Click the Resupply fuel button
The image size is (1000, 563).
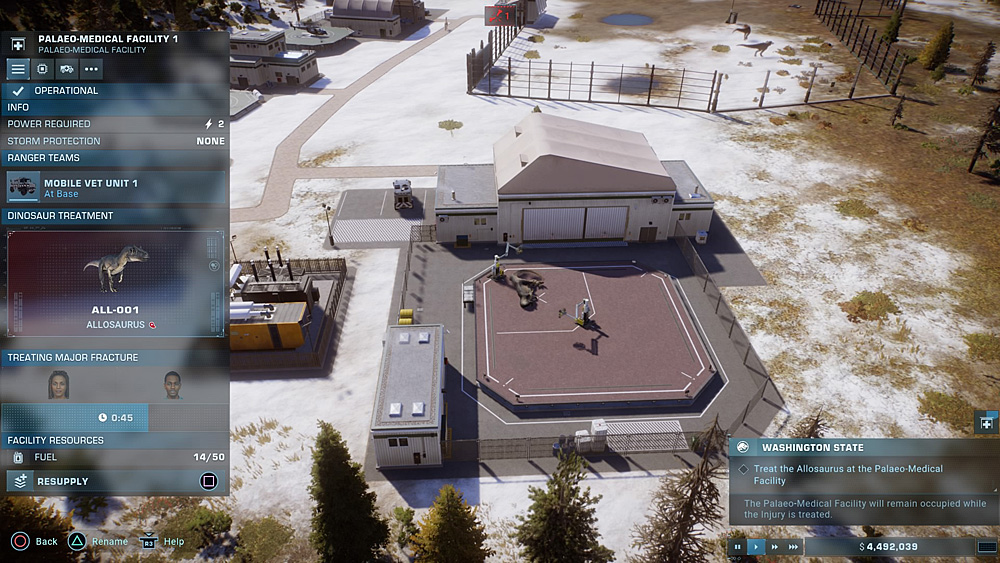[116, 481]
